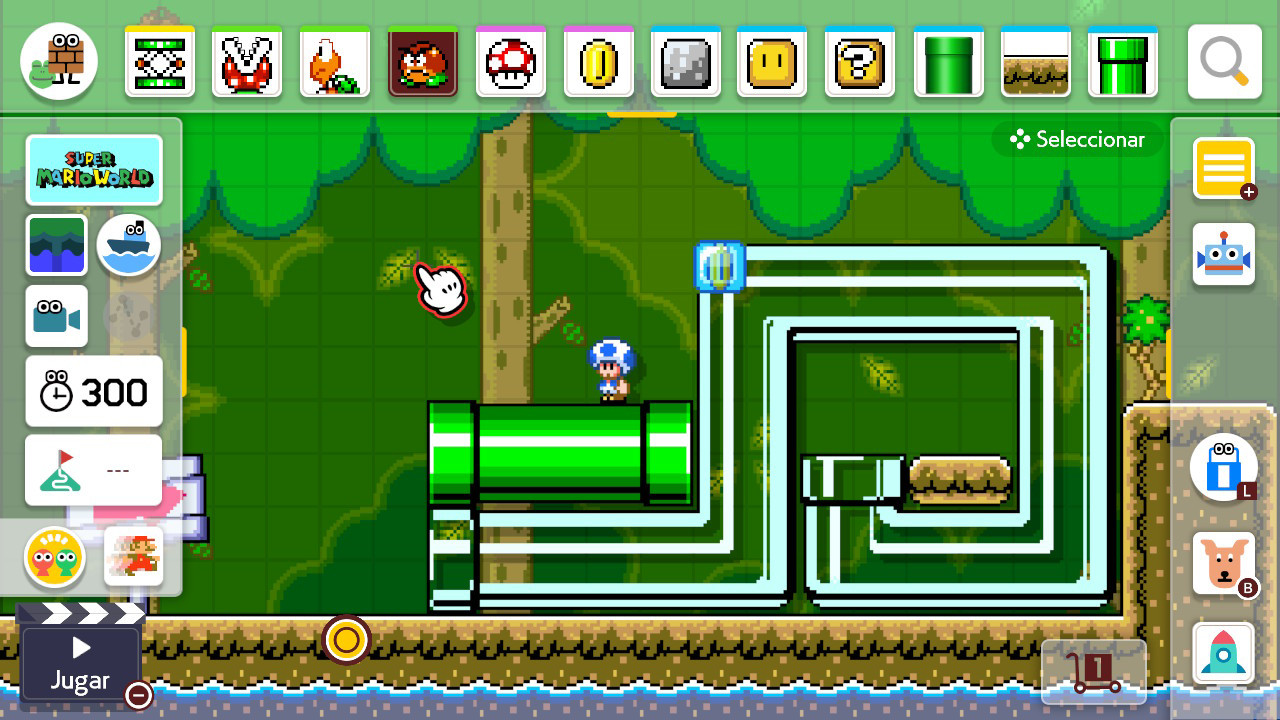Select the Super Mushroom item
The width and height of the screenshot is (1280, 720).
pos(510,61)
